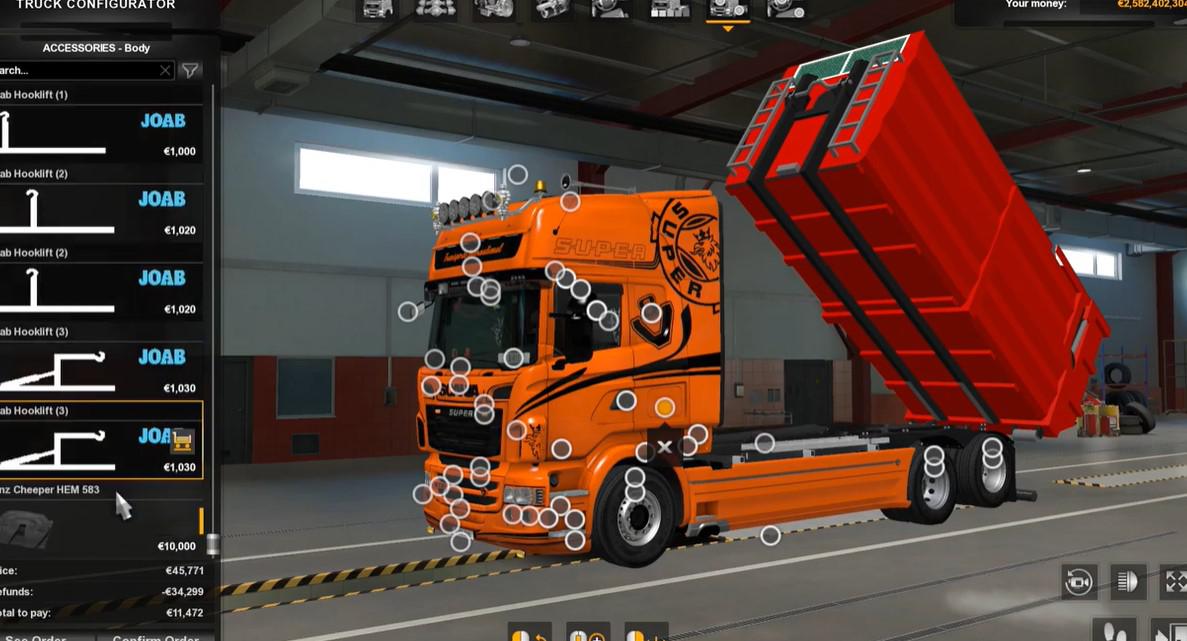The height and width of the screenshot is (641, 1187).
Task: Open the funnel filter options
Action: click(x=190, y=70)
